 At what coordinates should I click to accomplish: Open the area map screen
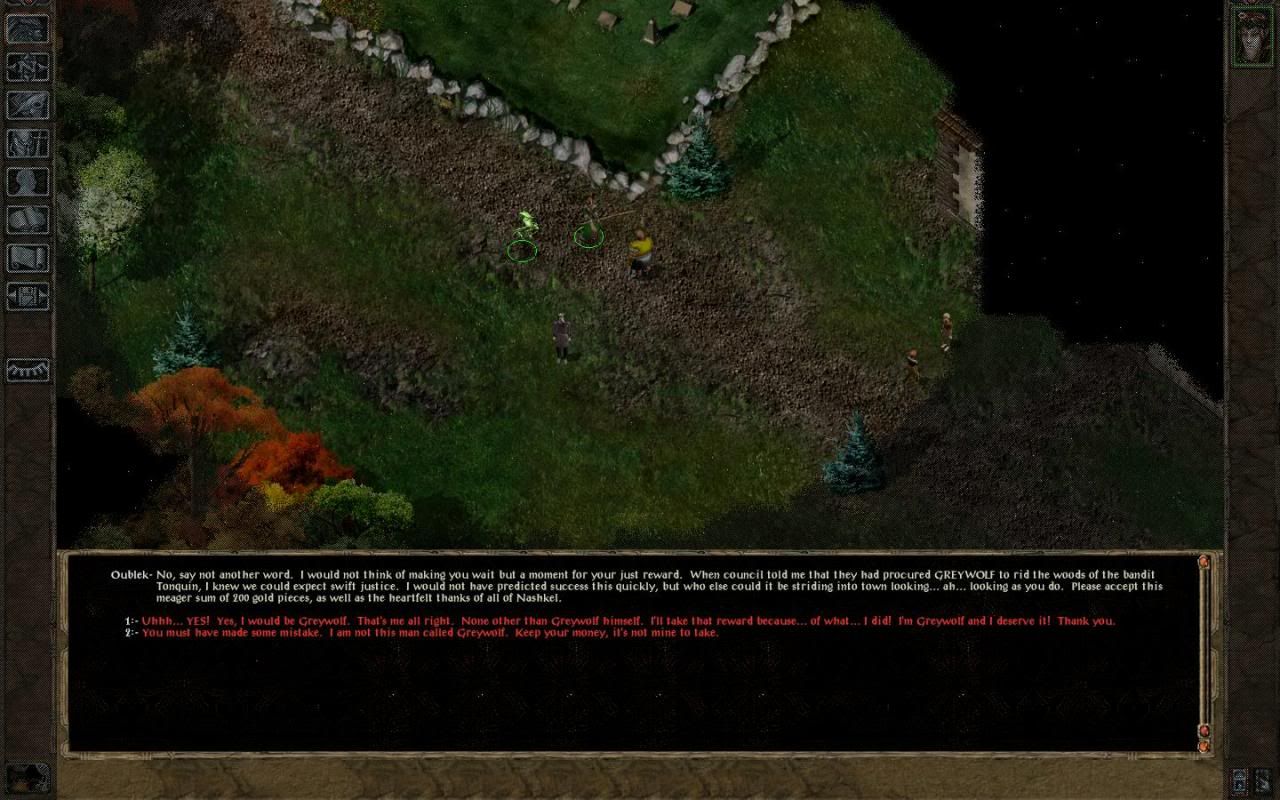click(27, 67)
